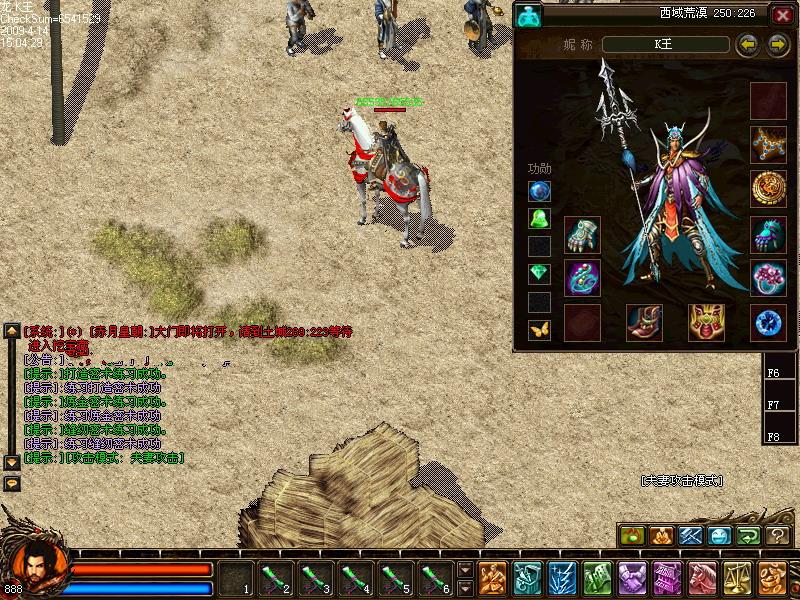Screen dimensions: 800x600
Task: Pick the golden butterfly merit icon
Action: tap(540, 329)
